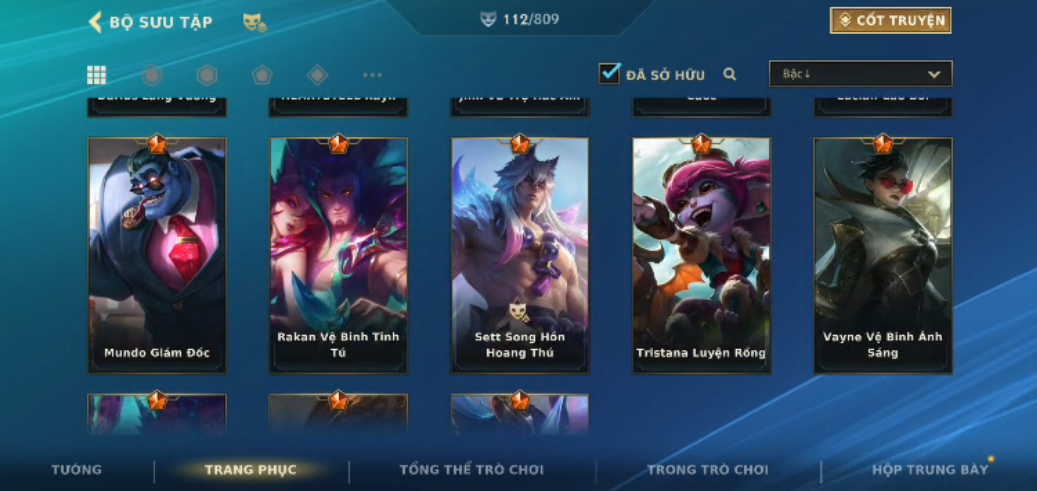Screen dimensions: 1037x491
Task: Select Rakan Vệ Binh Tinh Tú skin
Action: point(339,256)
